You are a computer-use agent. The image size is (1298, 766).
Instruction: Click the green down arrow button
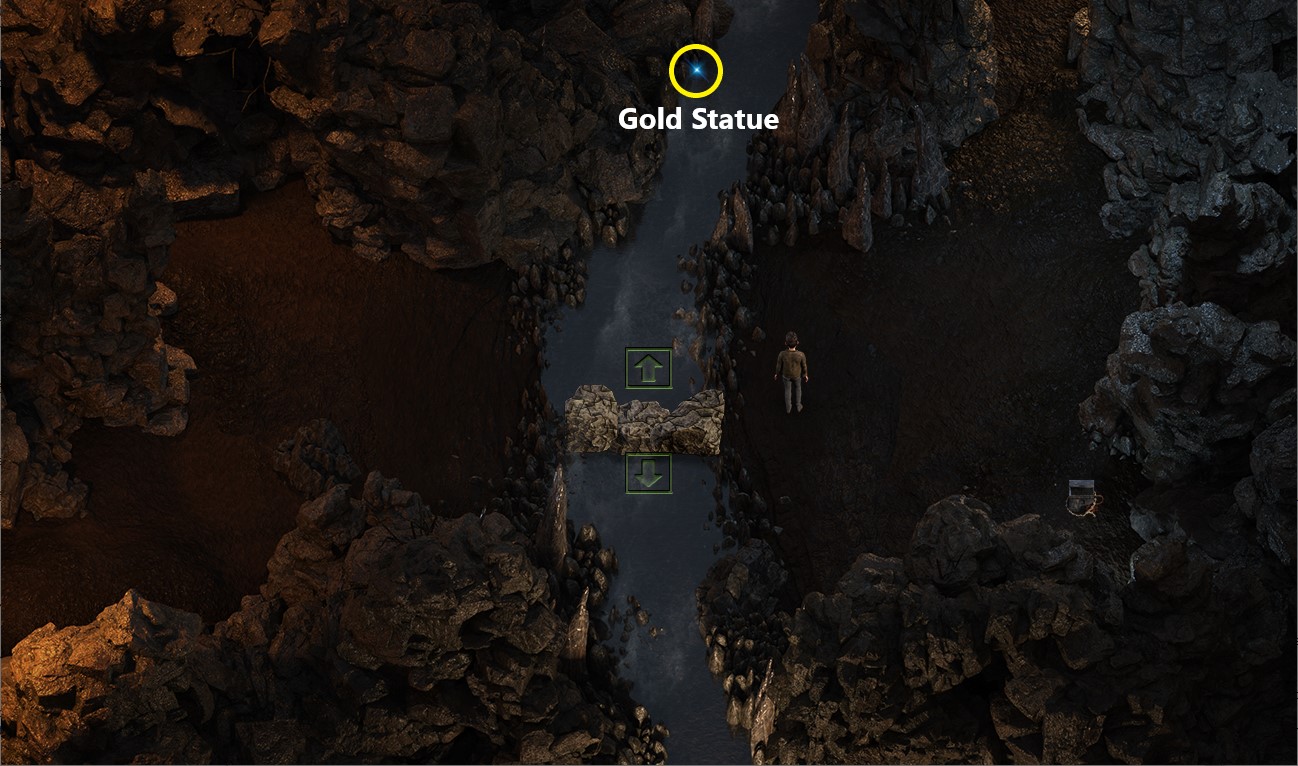point(648,474)
